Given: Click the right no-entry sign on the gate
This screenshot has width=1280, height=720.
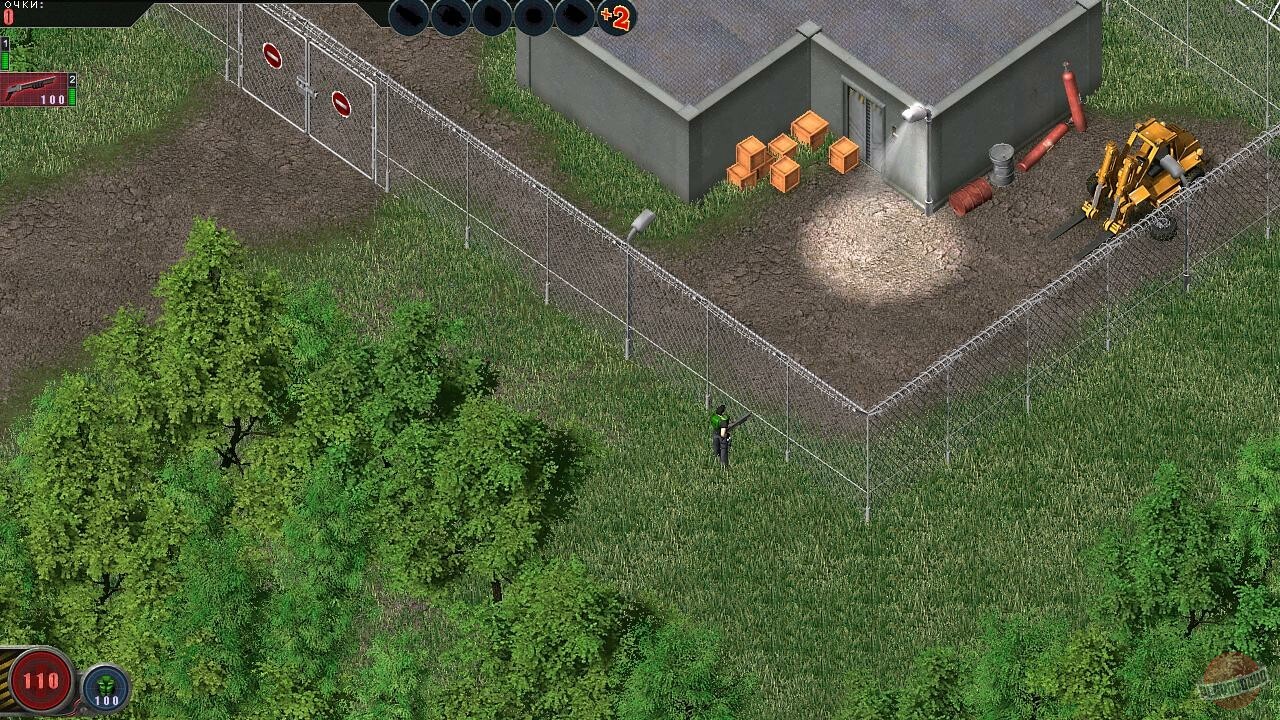Looking at the screenshot, I should 340,103.
